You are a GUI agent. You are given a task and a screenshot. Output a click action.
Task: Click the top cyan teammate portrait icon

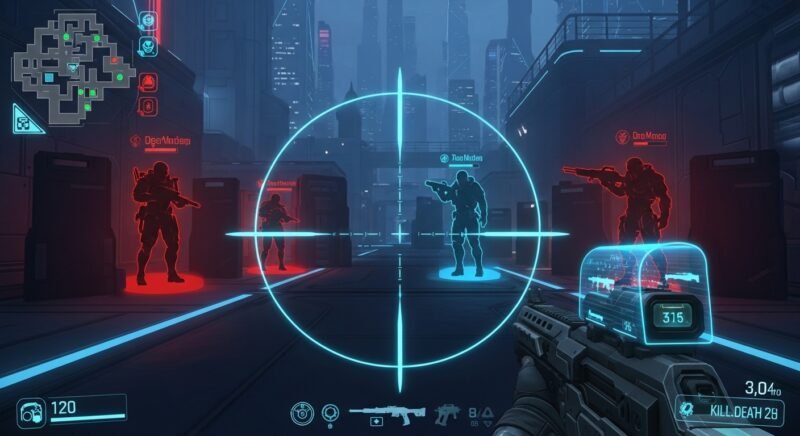(x=148, y=20)
